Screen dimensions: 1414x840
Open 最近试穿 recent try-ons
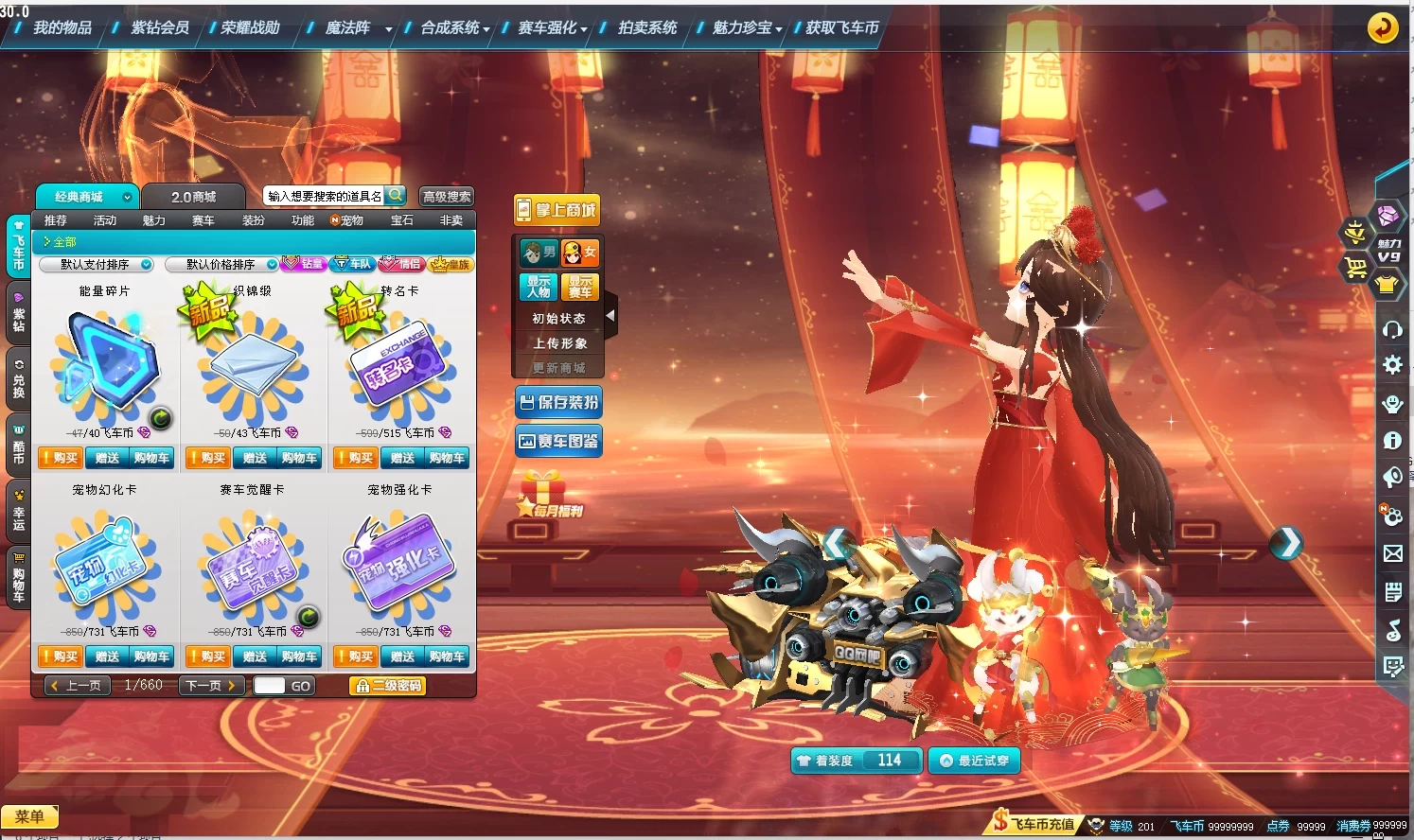click(974, 761)
